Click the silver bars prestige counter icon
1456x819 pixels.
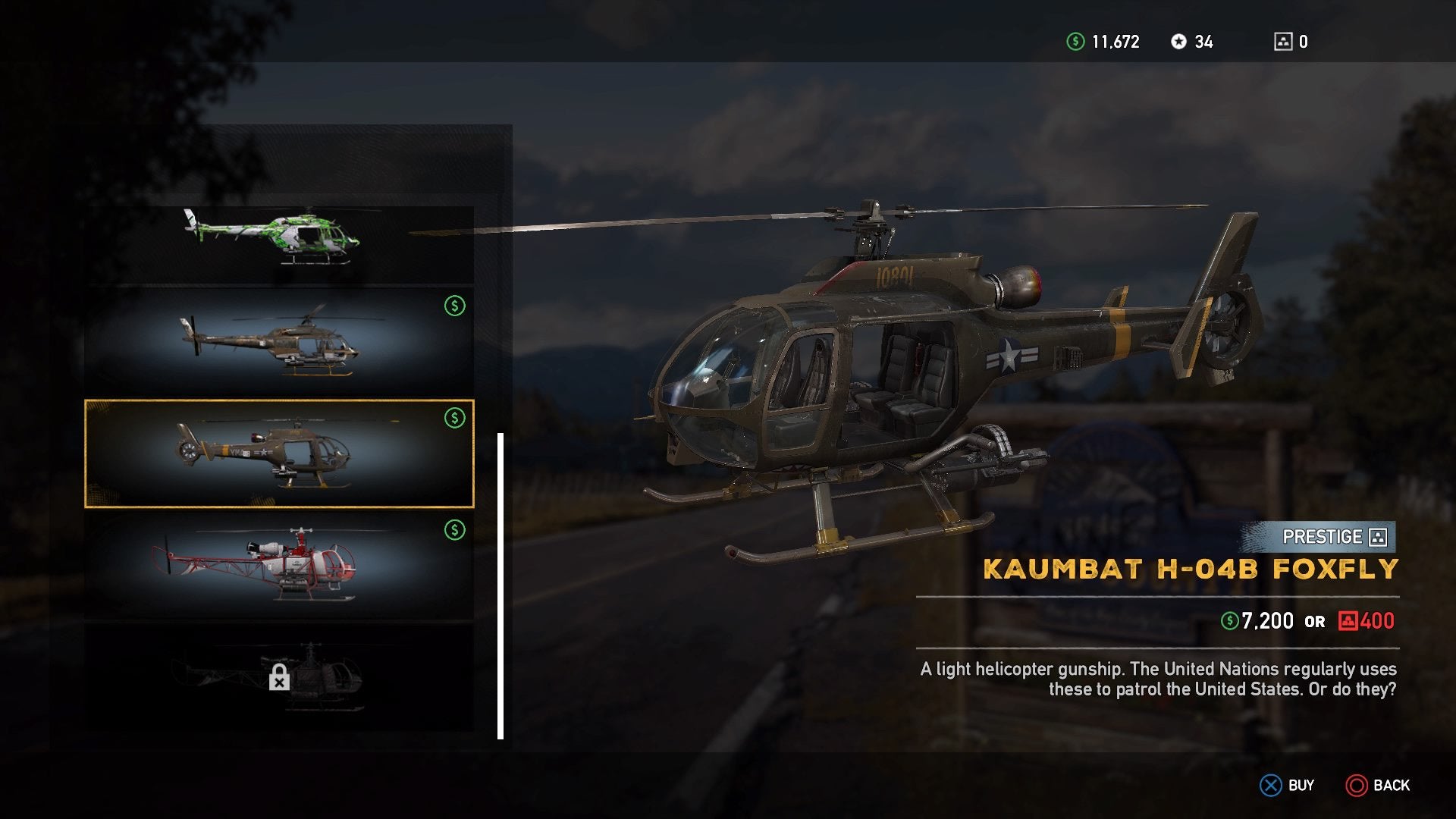(x=1283, y=42)
